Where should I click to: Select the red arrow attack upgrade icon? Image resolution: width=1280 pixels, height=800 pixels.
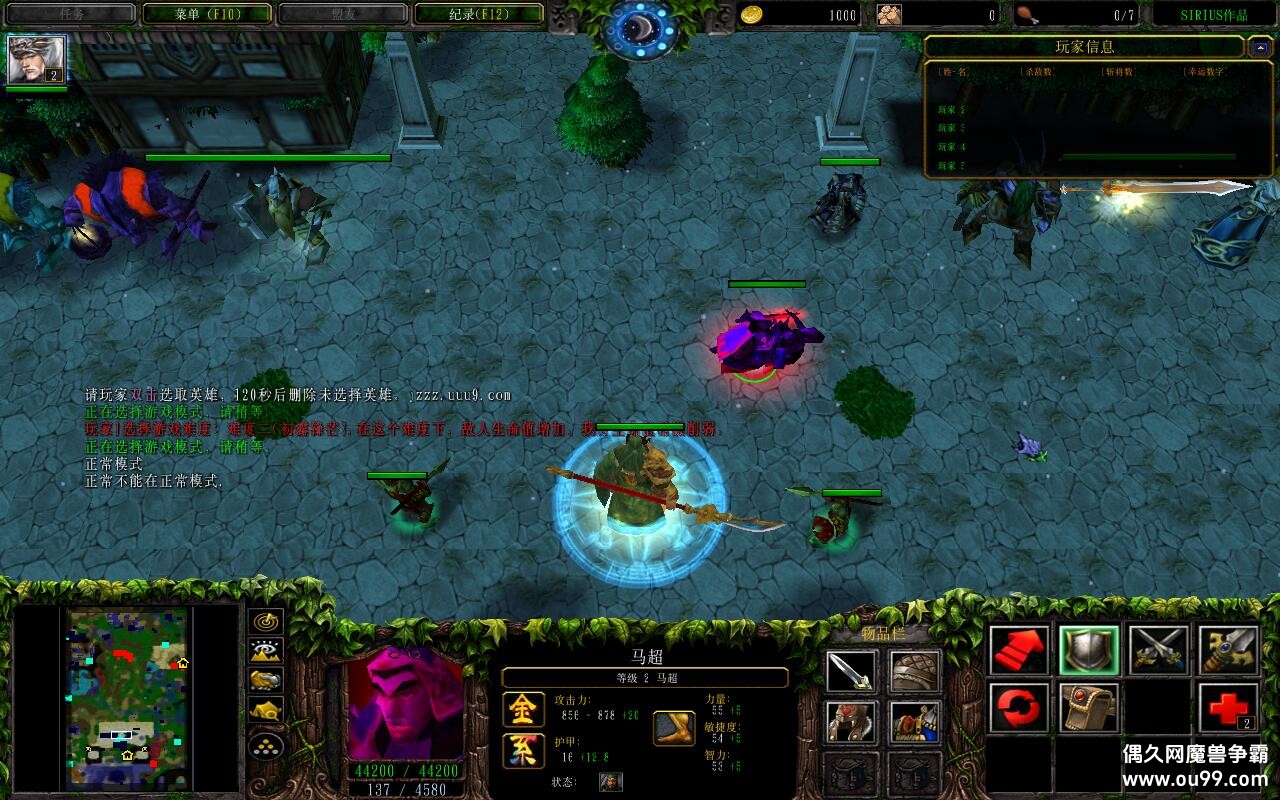coord(1017,650)
